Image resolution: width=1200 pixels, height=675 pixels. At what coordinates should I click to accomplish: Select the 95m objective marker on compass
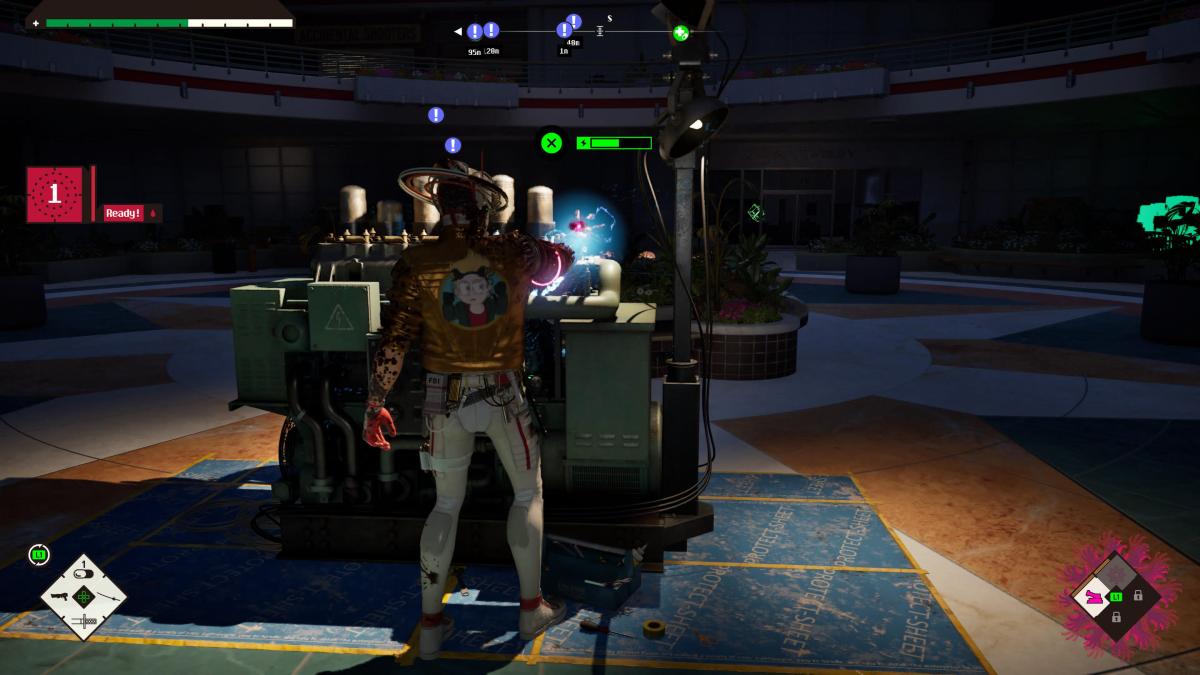pyautogui.click(x=474, y=32)
